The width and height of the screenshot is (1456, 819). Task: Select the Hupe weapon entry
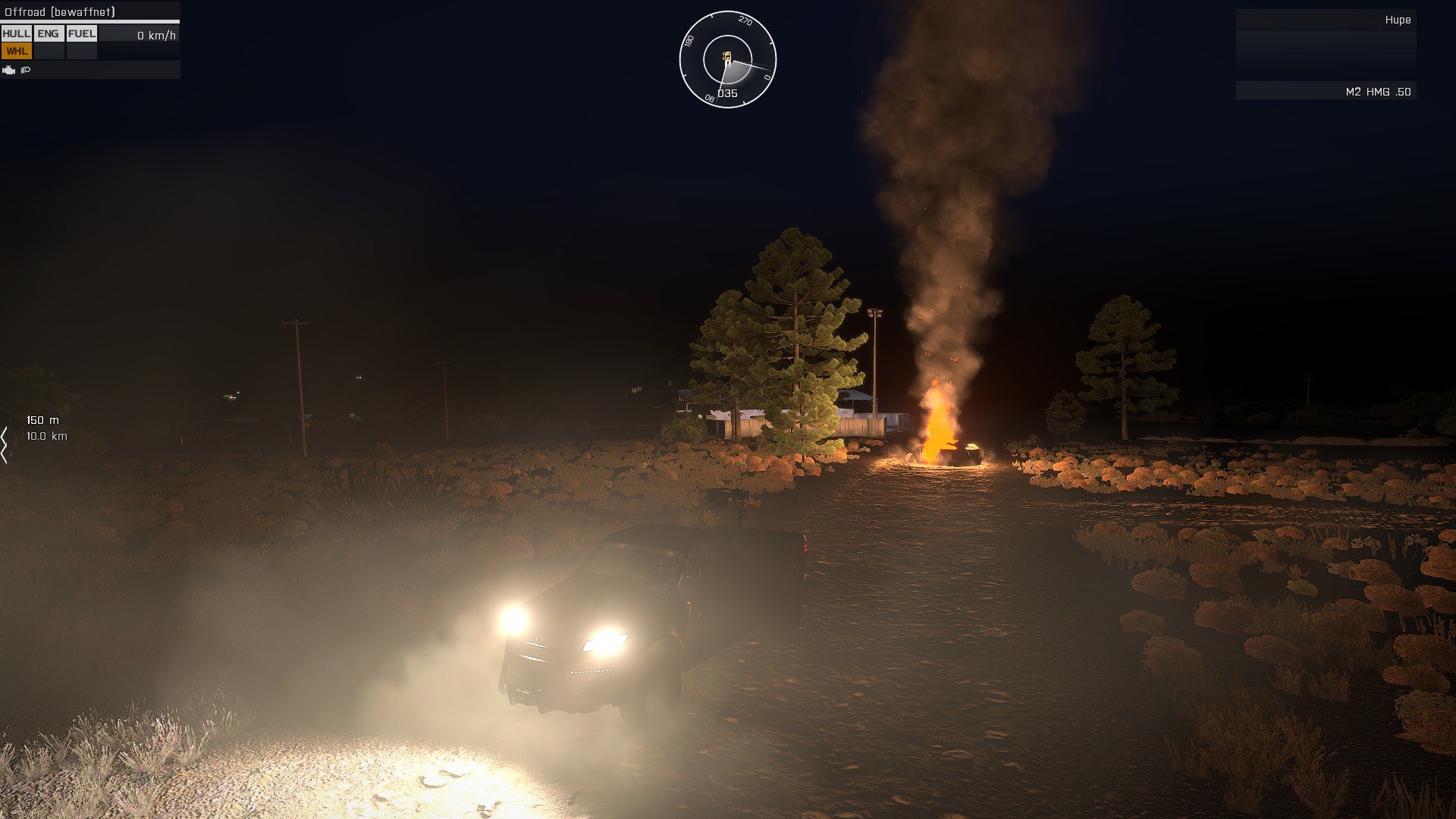pos(1397,20)
